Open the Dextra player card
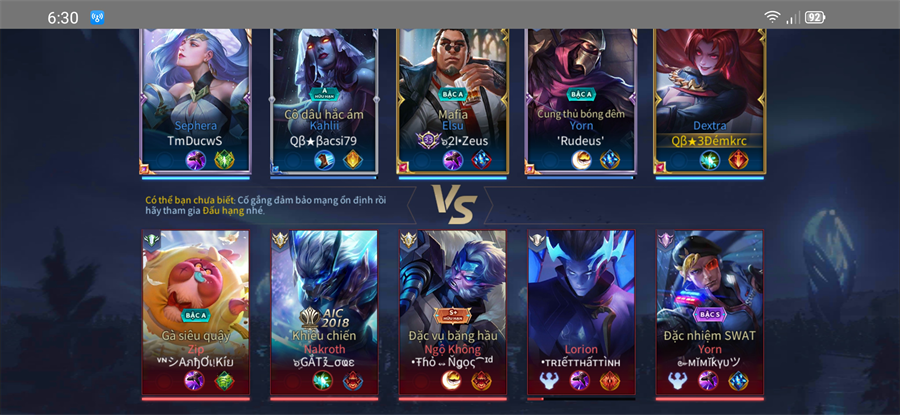This screenshot has height=415, width=900. (709, 100)
